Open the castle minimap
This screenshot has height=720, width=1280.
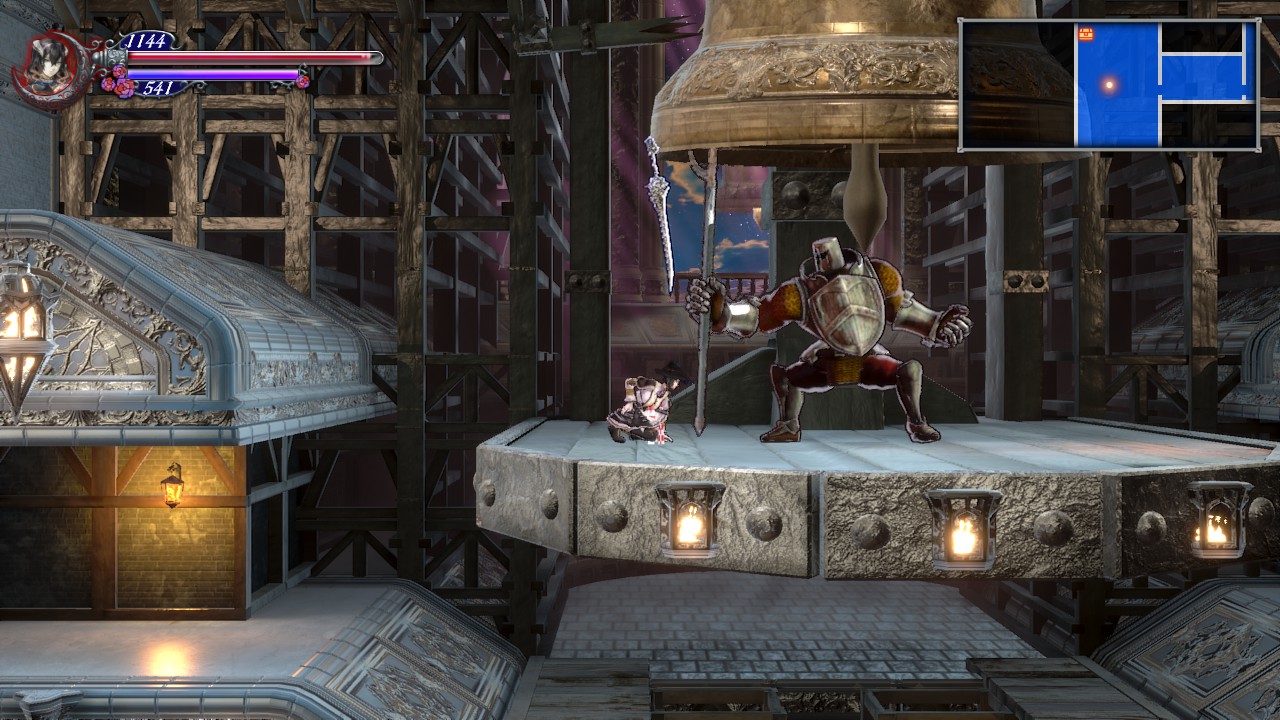click(x=1108, y=85)
